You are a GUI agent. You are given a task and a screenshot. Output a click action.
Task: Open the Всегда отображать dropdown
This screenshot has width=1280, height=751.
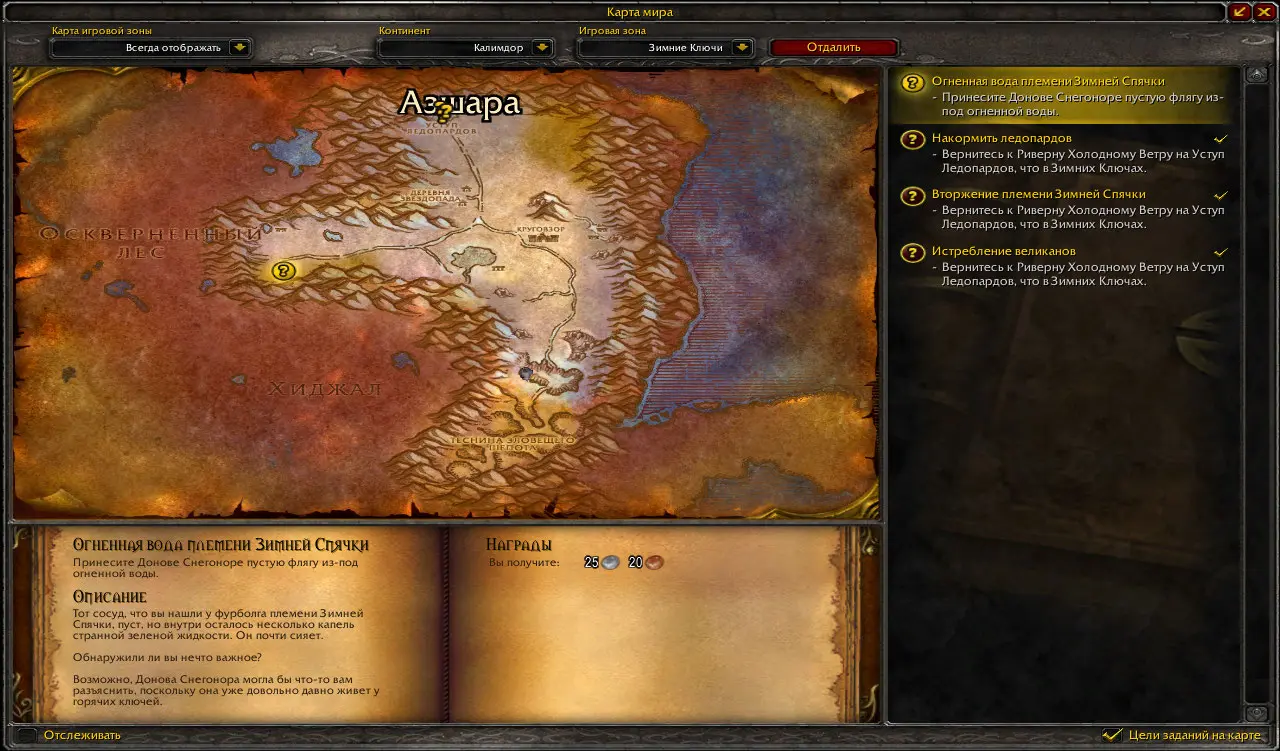click(239, 47)
